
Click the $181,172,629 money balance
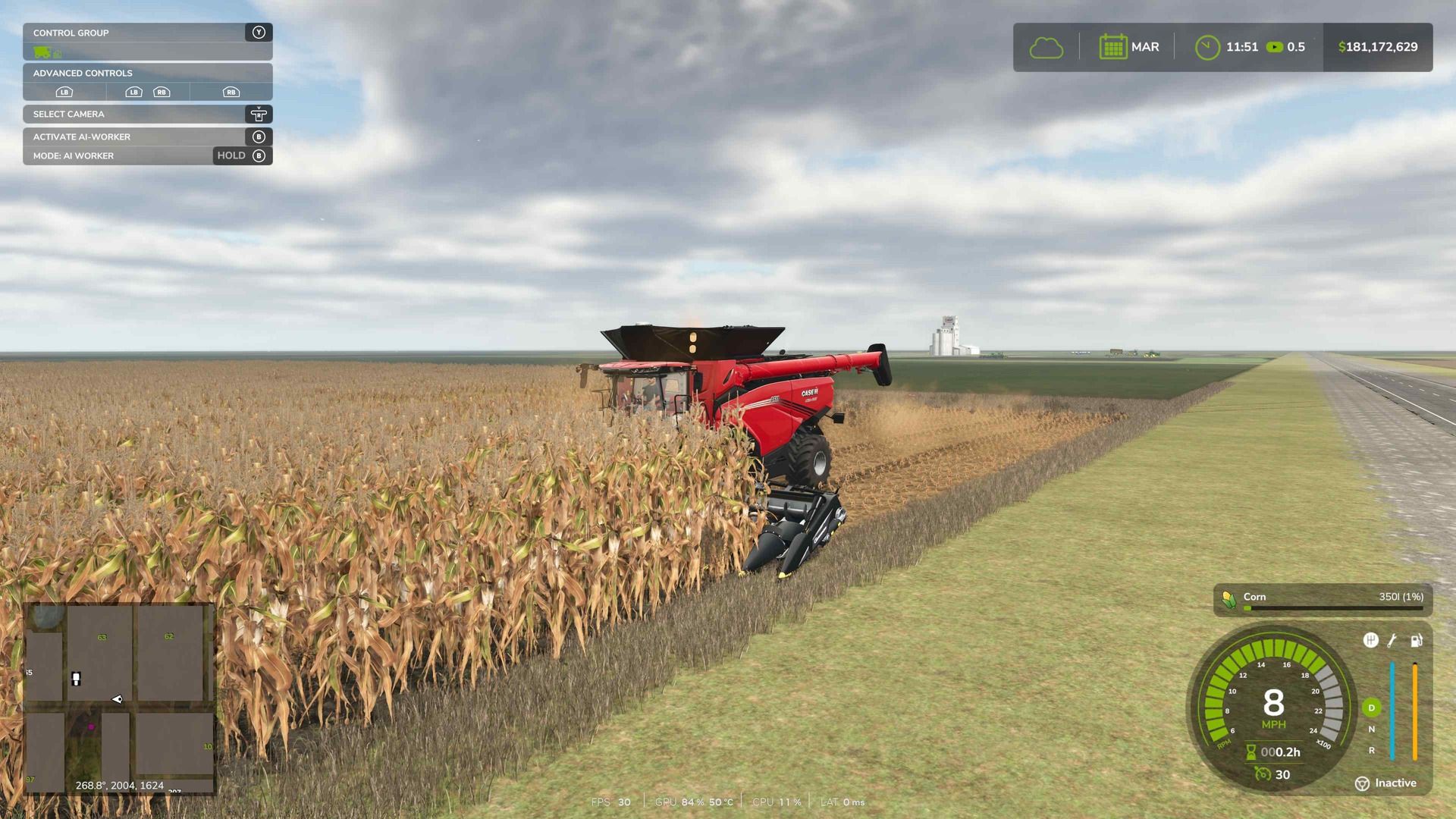point(1378,46)
